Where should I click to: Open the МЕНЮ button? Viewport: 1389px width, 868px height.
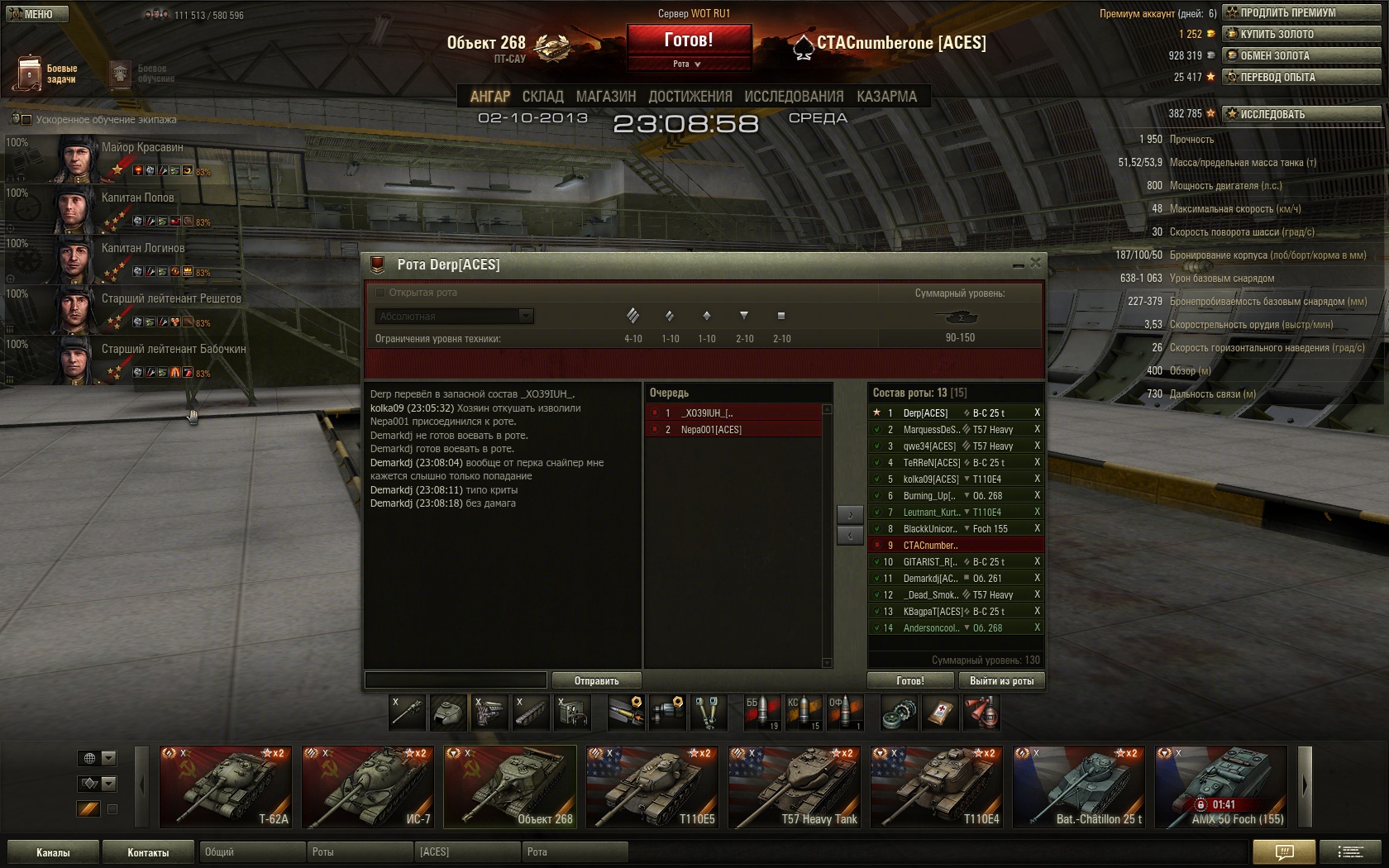(x=36, y=14)
